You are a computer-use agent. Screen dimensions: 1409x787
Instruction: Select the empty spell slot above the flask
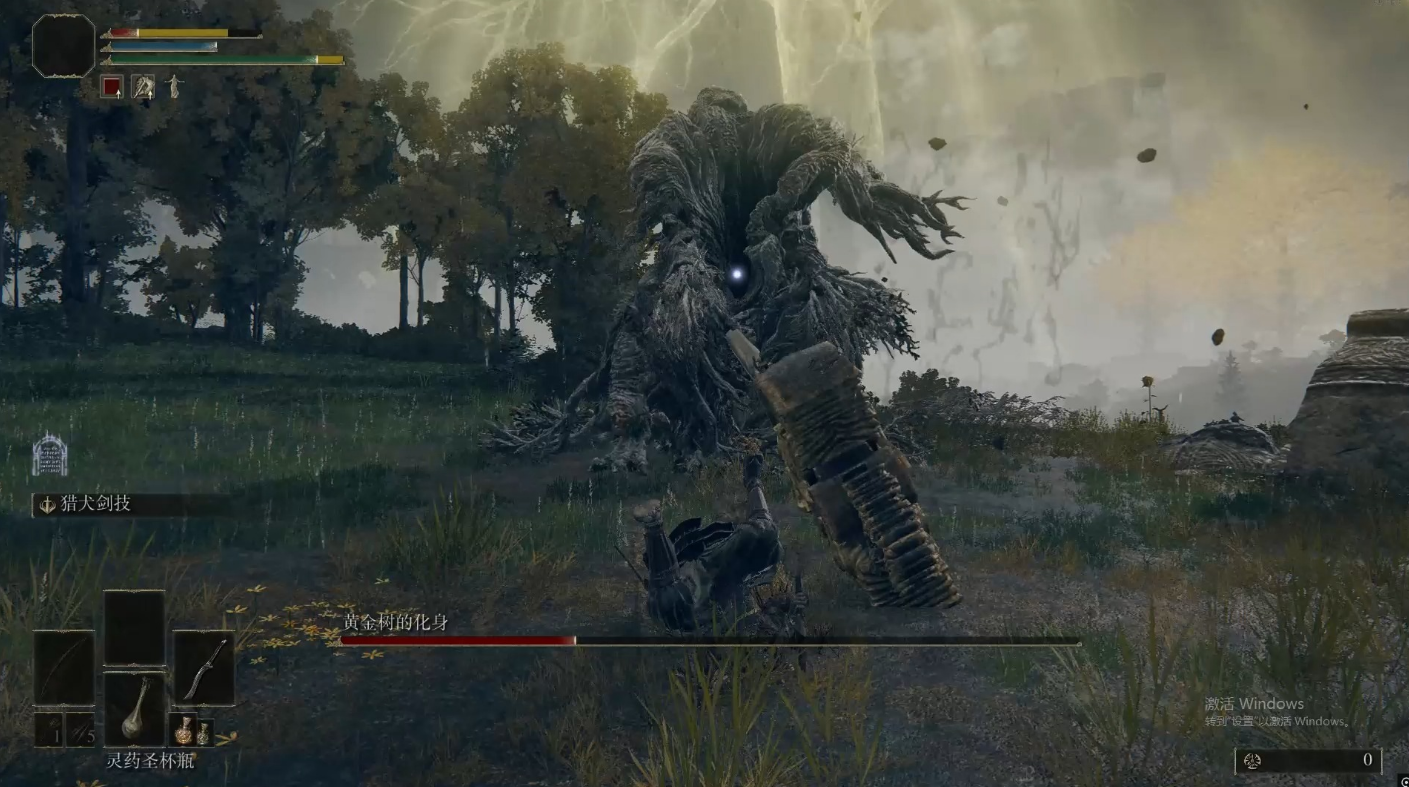point(134,628)
